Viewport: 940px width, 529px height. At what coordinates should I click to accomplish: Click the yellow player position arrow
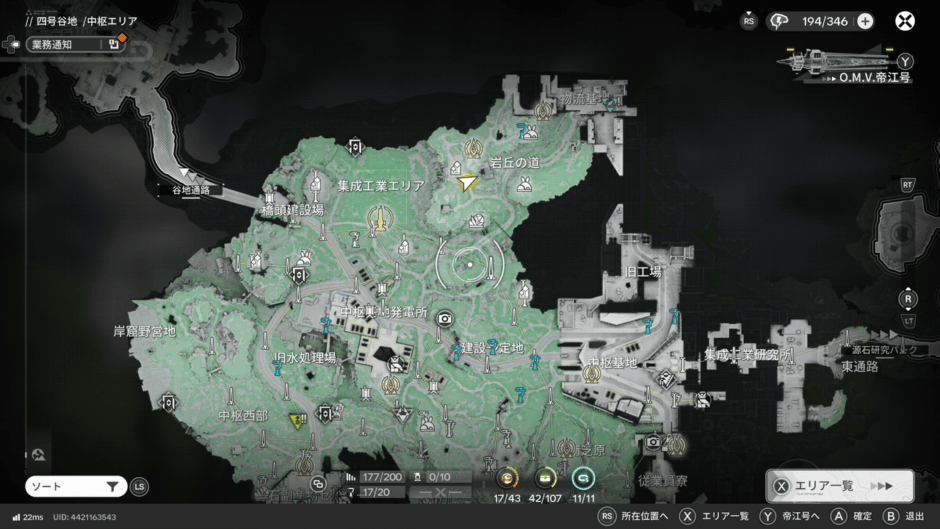pos(467,183)
